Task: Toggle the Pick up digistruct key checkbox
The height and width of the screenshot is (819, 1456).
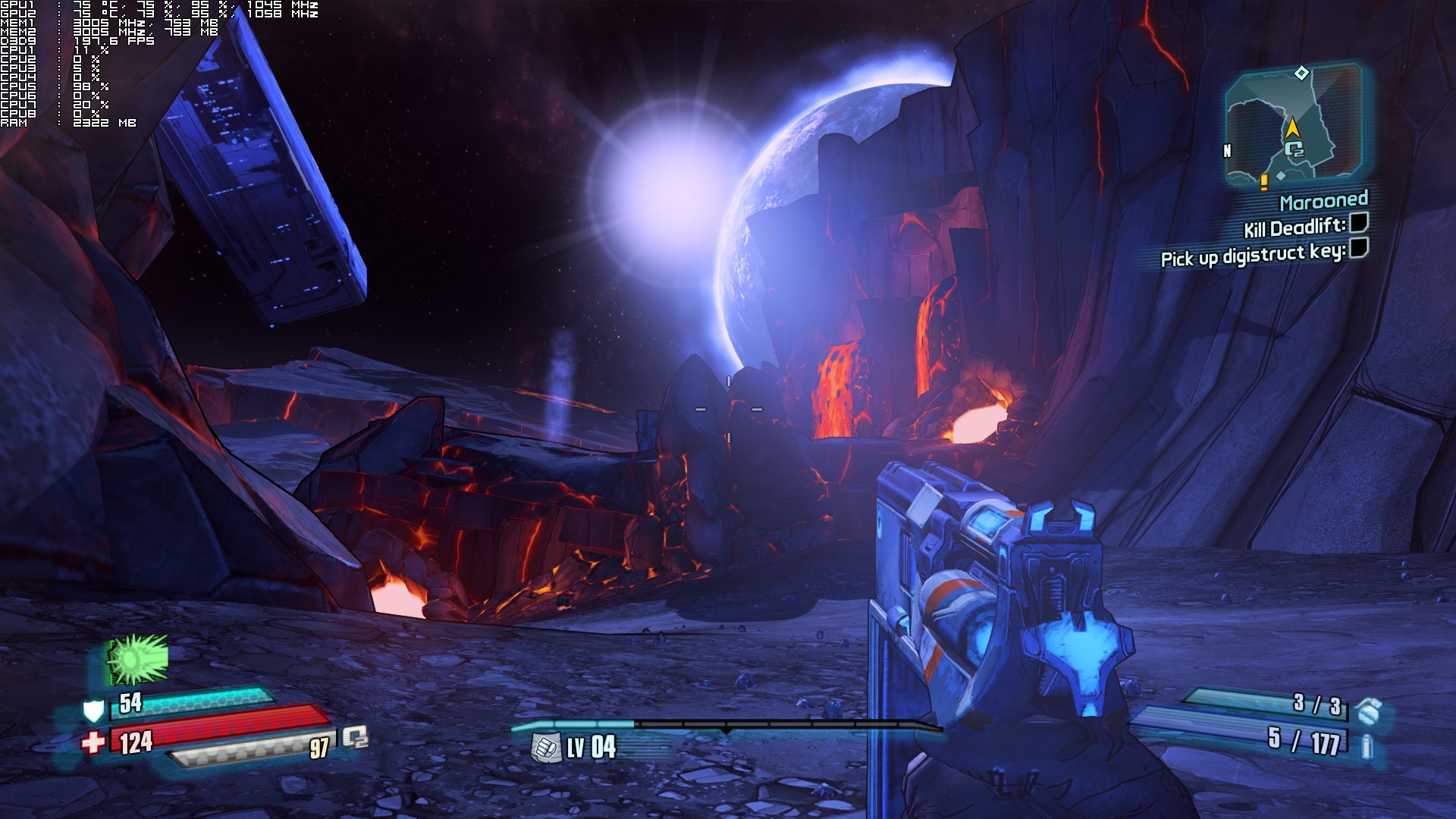Action: [1358, 248]
